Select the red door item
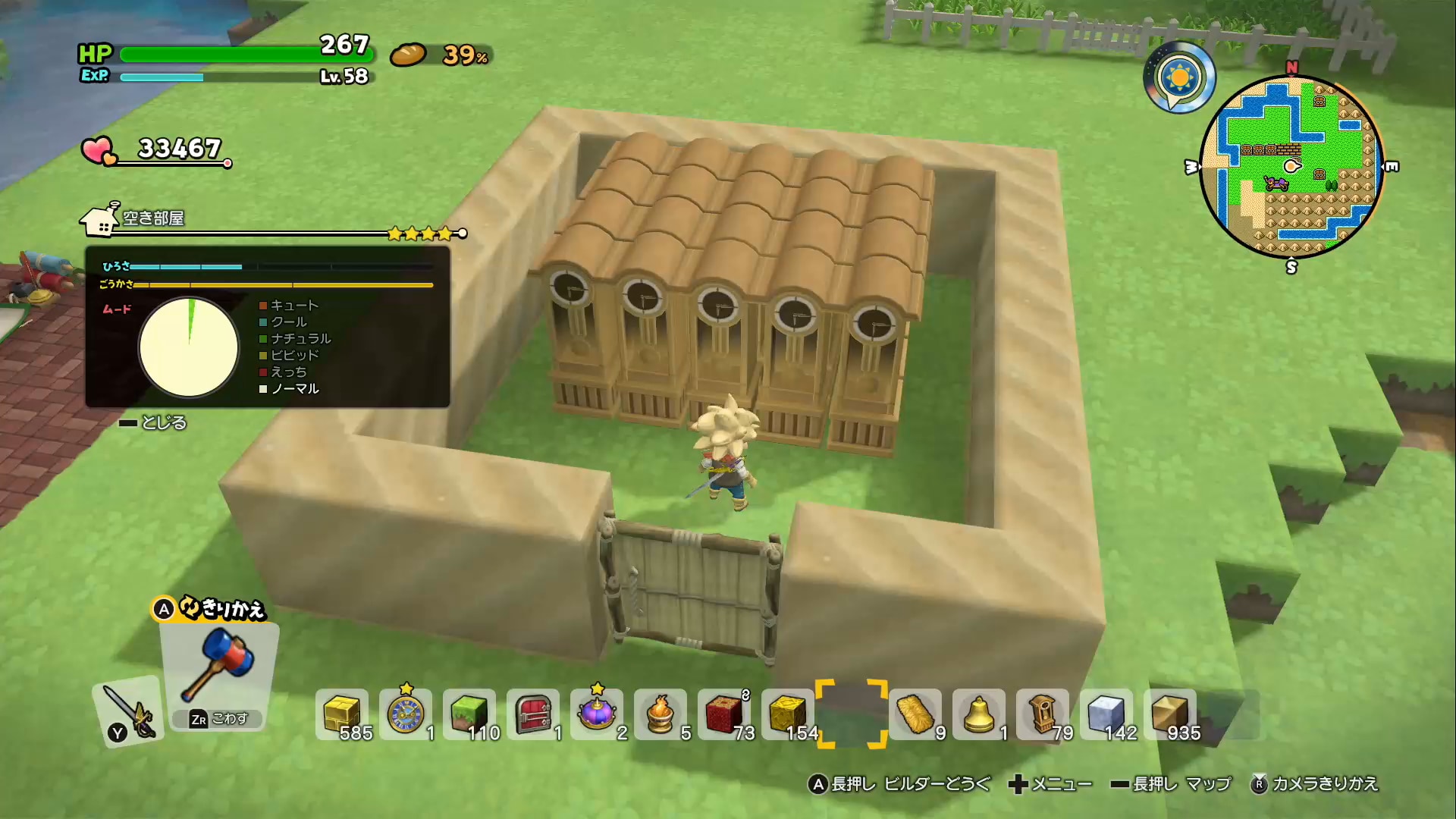The width and height of the screenshot is (1456, 819). (535, 714)
